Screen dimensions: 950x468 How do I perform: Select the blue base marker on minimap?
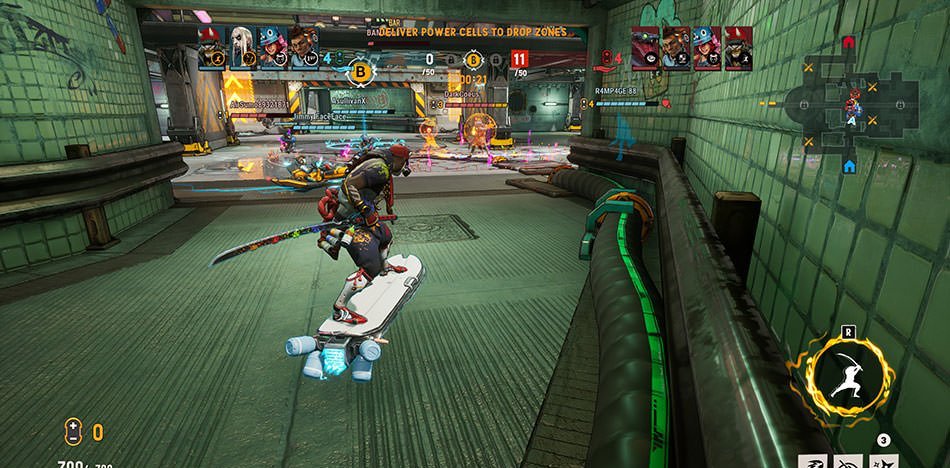click(x=849, y=165)
